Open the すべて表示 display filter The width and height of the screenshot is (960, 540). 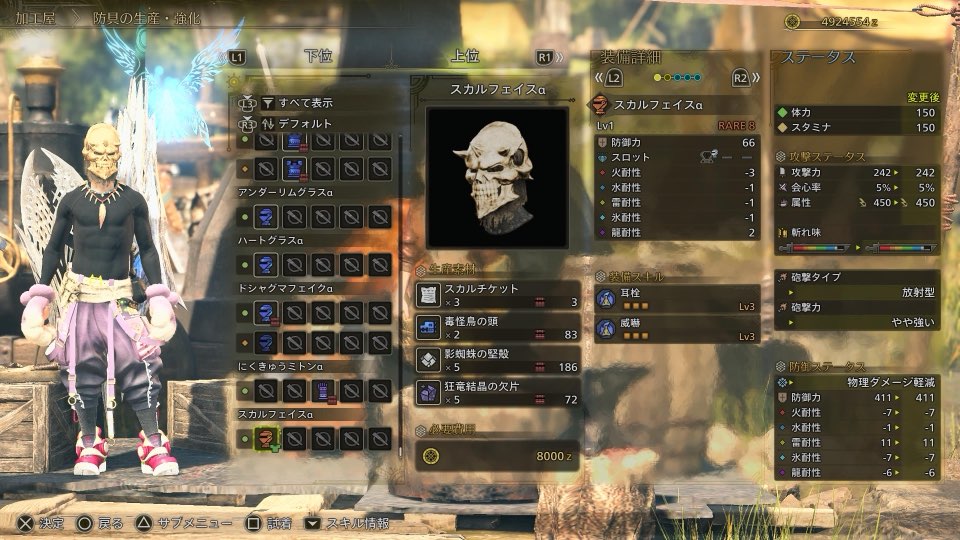(x=305, y=102)
